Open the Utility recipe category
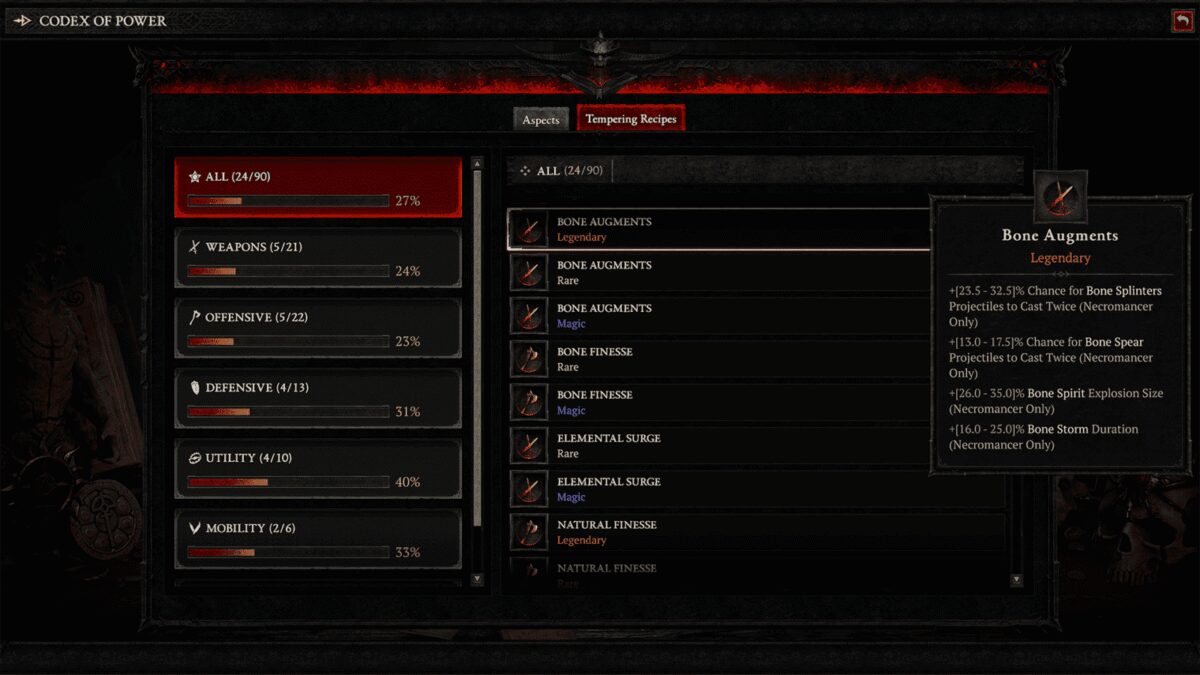 click(x=318, y=468)
